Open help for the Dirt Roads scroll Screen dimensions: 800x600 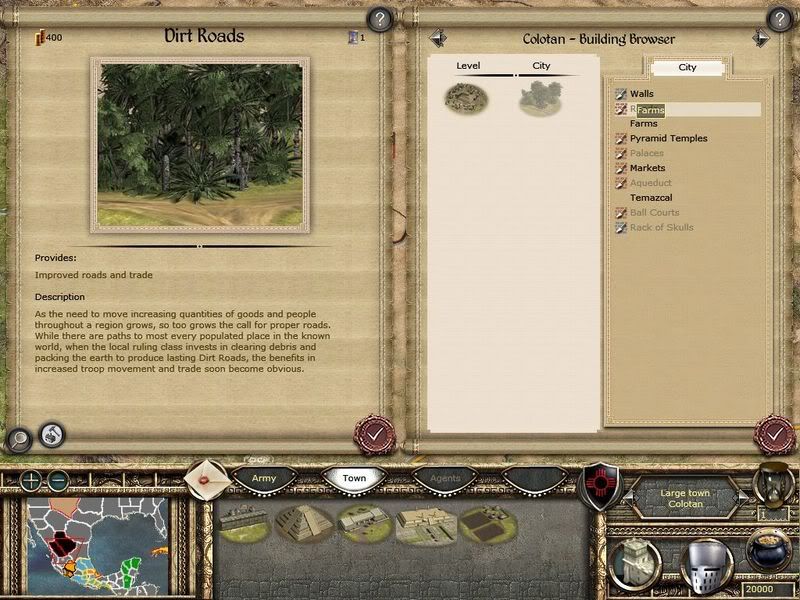[x=380, y=18]
